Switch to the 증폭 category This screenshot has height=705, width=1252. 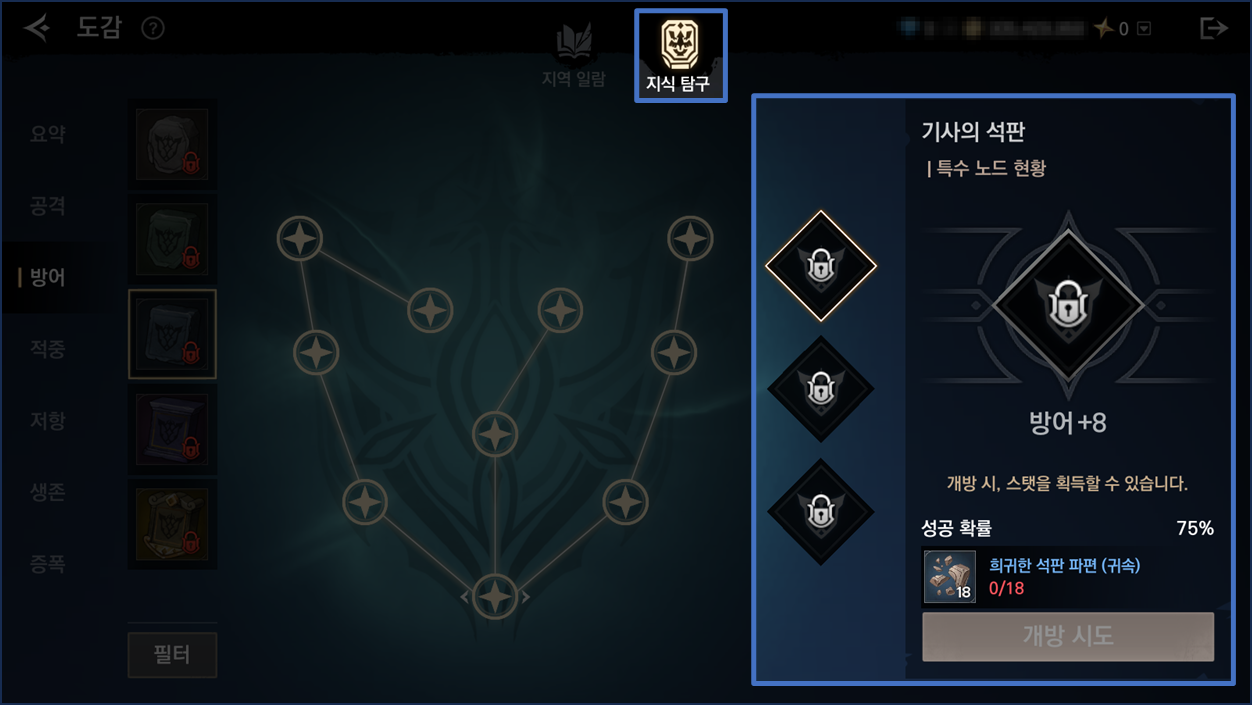click(x=48, y=565)
